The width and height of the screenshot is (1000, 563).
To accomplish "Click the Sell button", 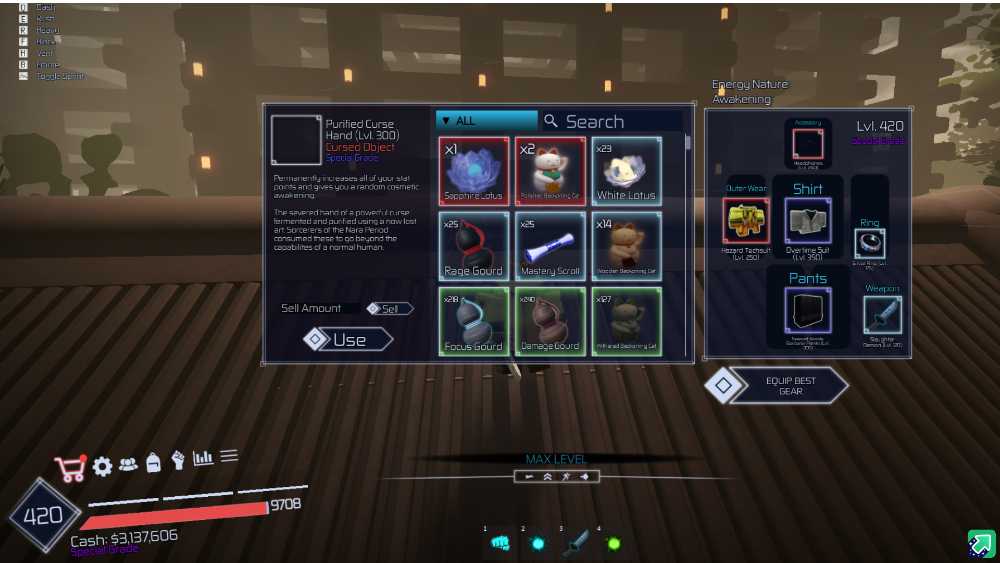I will point(390,309).
